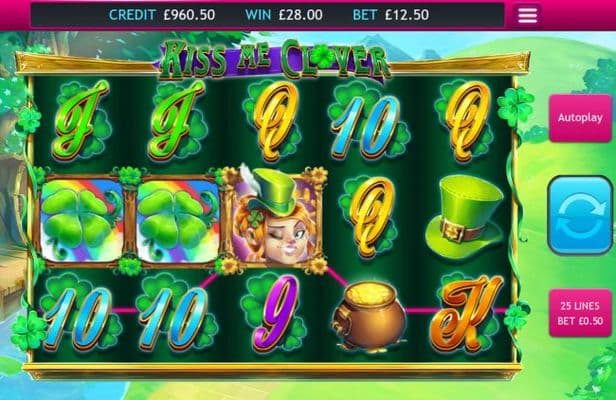The width and height of the screenshot is (616, 400).
Task: Open the 25 Lines Bet £0.50 setting
Action: coord(581,310)
